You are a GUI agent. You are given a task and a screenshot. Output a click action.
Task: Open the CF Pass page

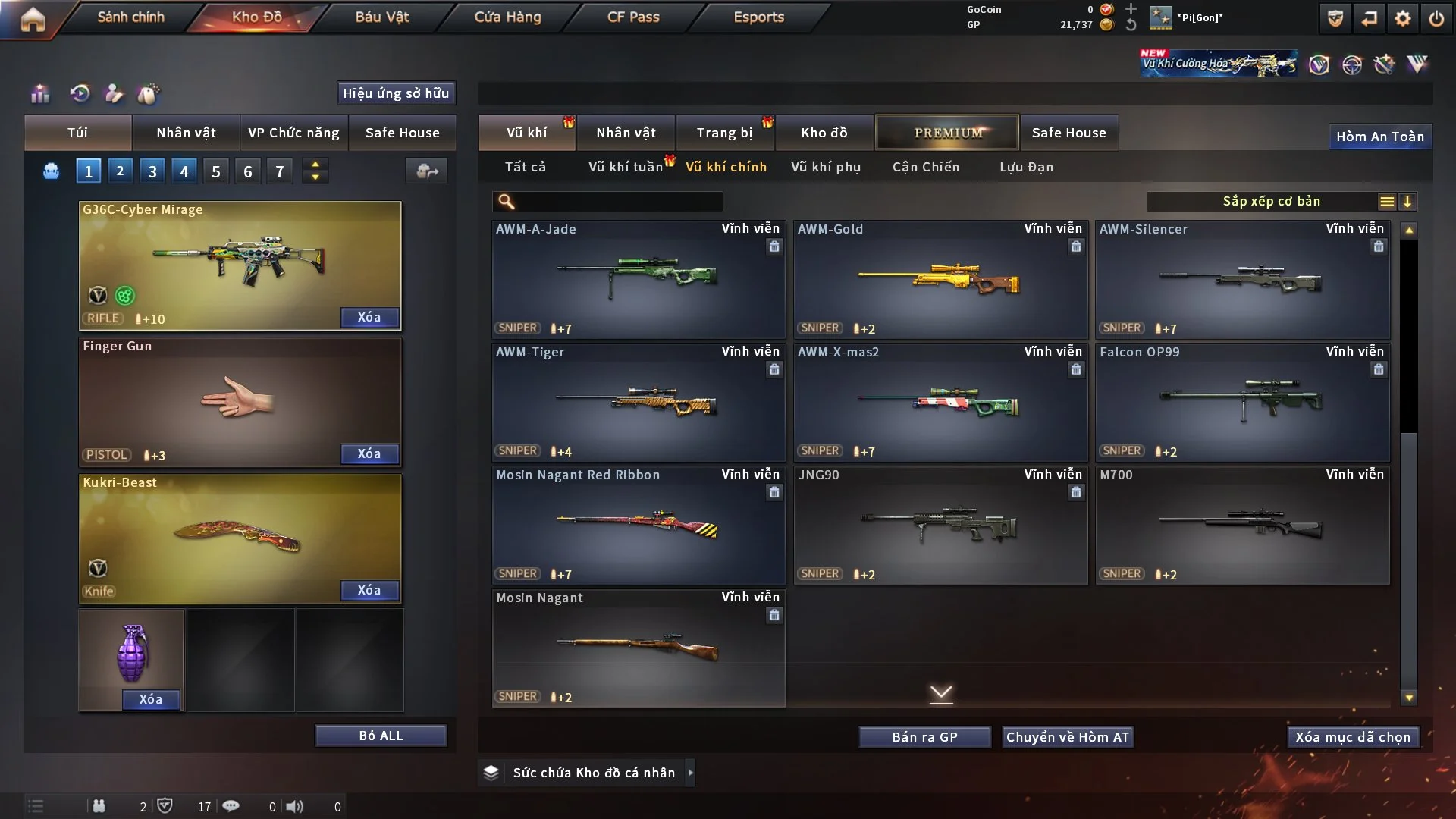(x=633, y=17)
